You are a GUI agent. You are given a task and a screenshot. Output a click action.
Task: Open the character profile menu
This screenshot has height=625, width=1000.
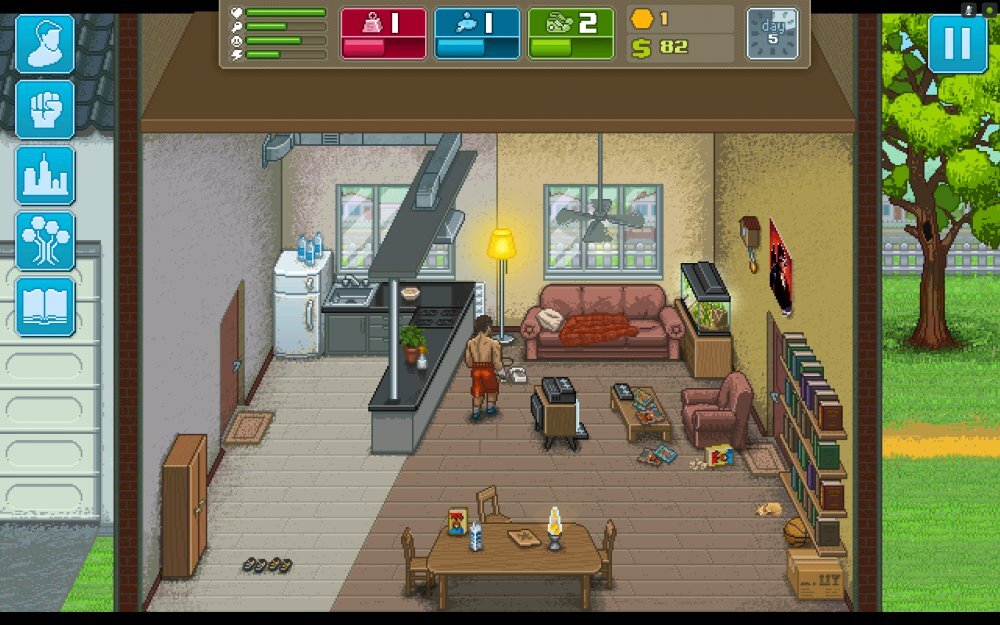click(x=45, y=44)
